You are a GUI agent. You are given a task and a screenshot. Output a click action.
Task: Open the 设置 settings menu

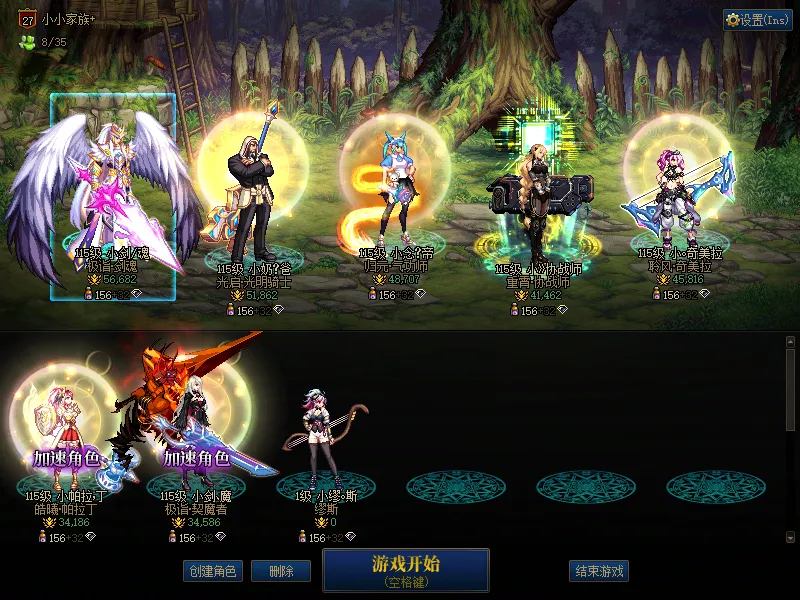pos(757,20)
